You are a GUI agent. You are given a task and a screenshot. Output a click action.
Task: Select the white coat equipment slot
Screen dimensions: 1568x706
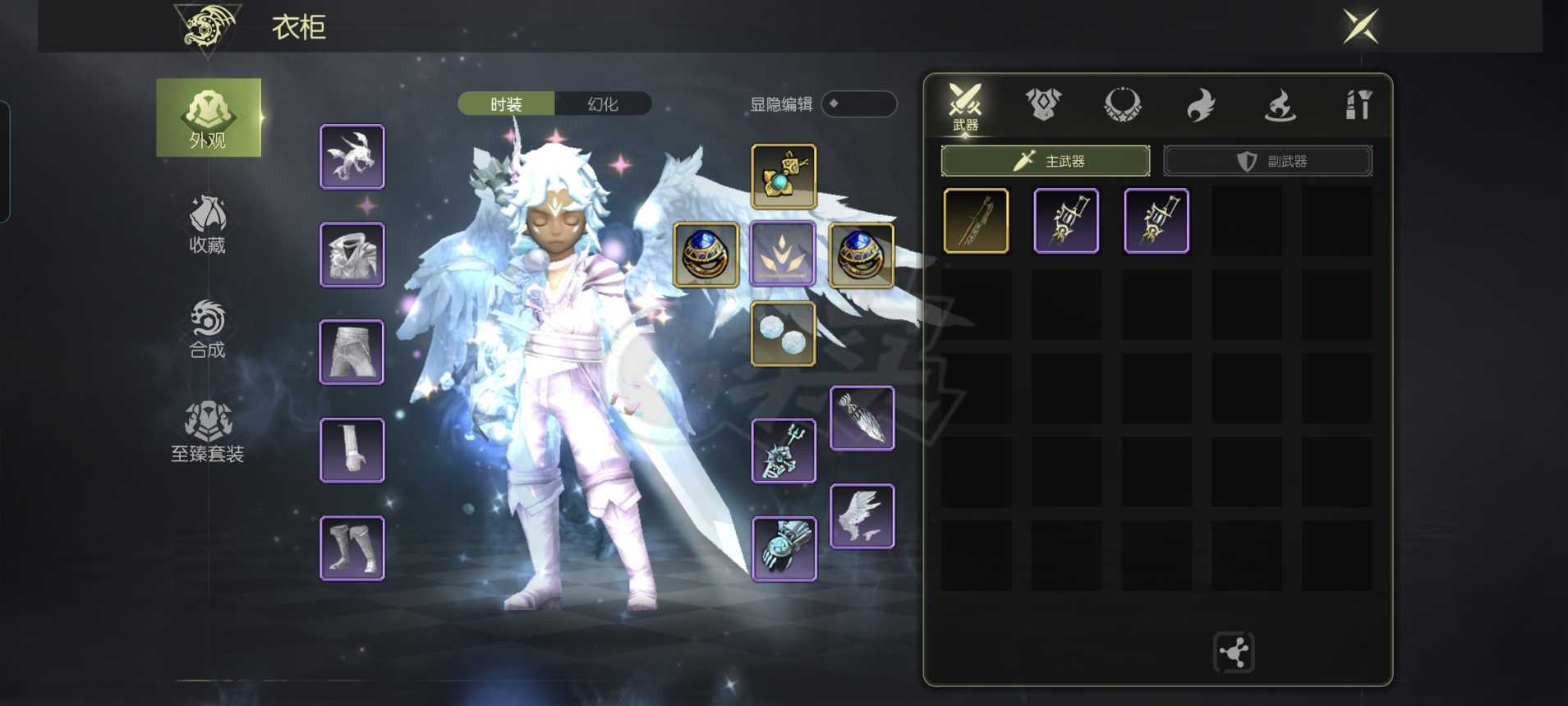pyautogui.click(x=352, y=254)
